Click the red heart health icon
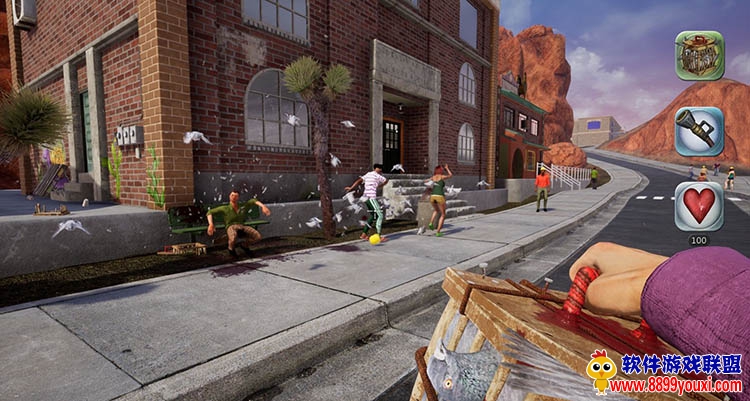 [x=699, y=206]
